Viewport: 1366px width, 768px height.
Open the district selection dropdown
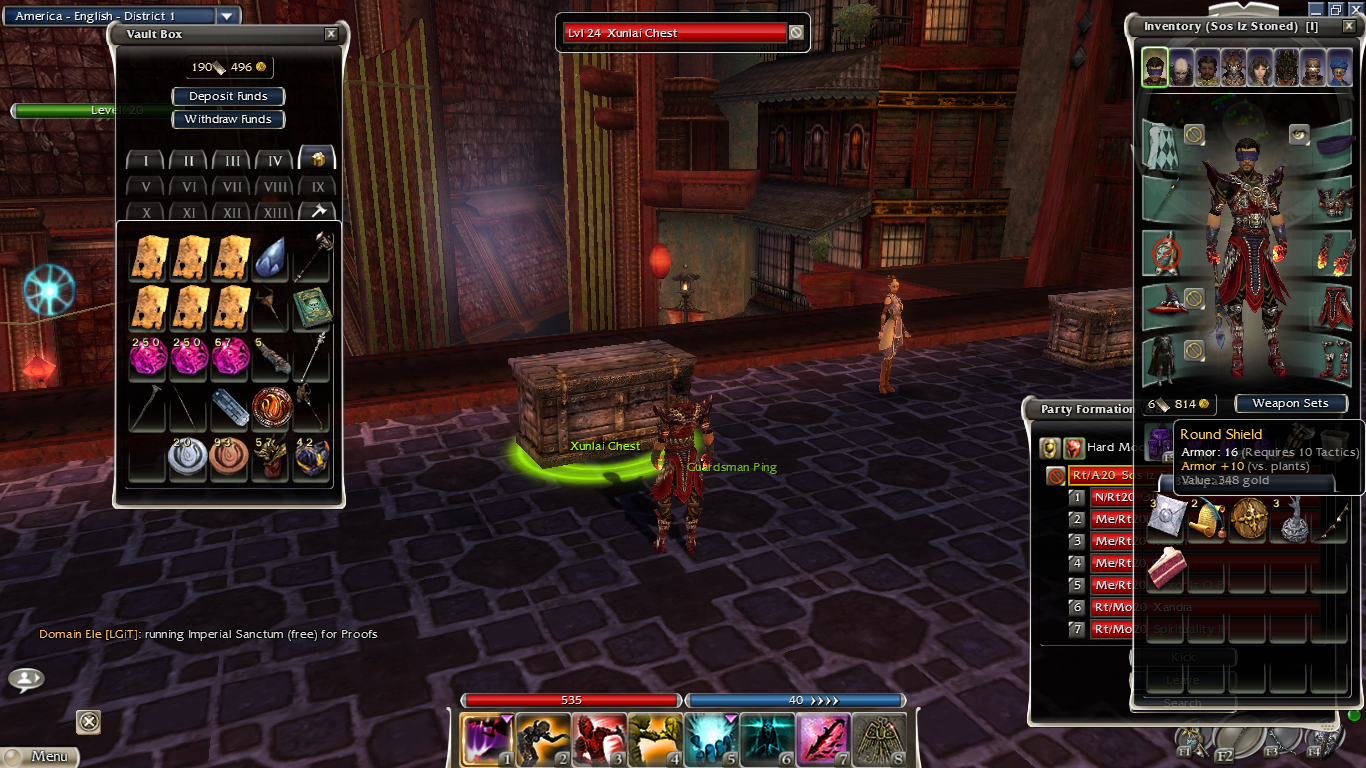coord(227,16)
